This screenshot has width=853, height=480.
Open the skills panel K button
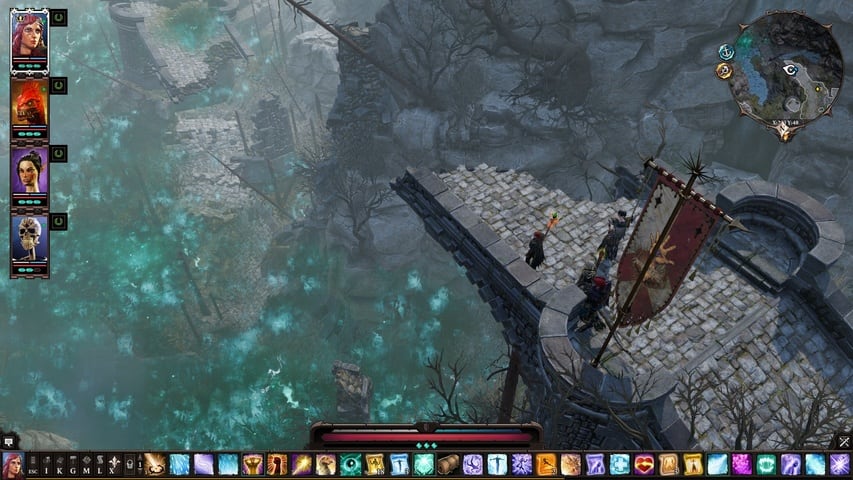[x=58, y=465]
